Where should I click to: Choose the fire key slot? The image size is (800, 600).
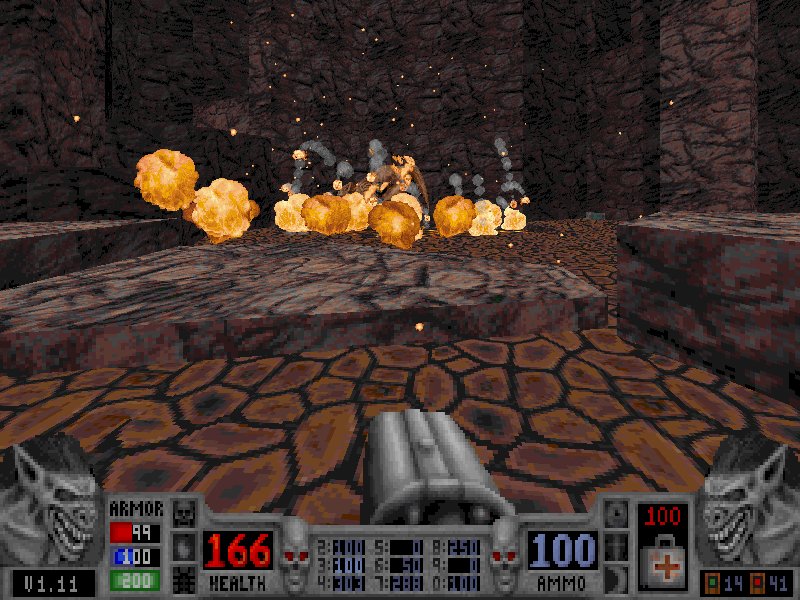(184, 547)
